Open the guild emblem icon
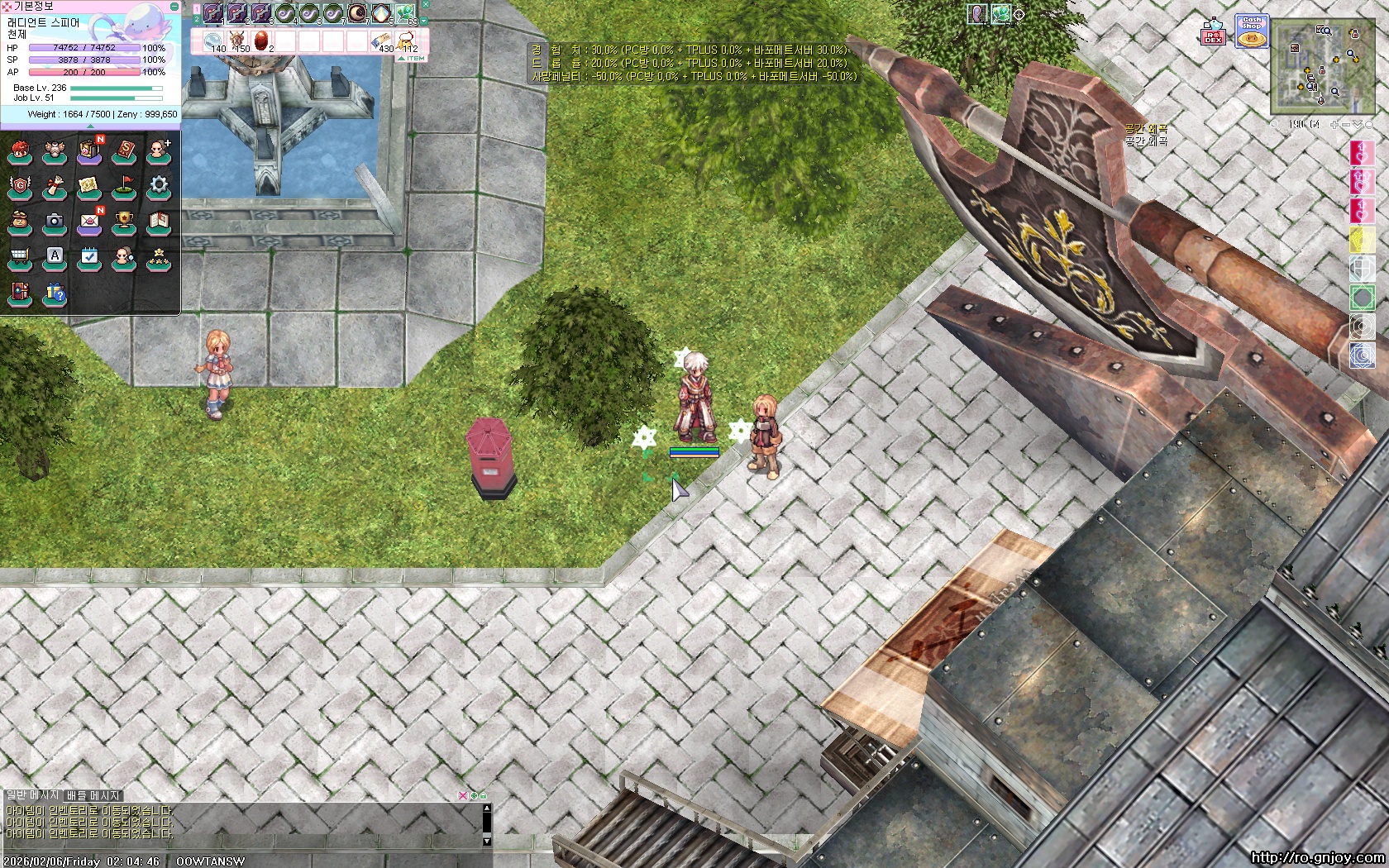 20,186
